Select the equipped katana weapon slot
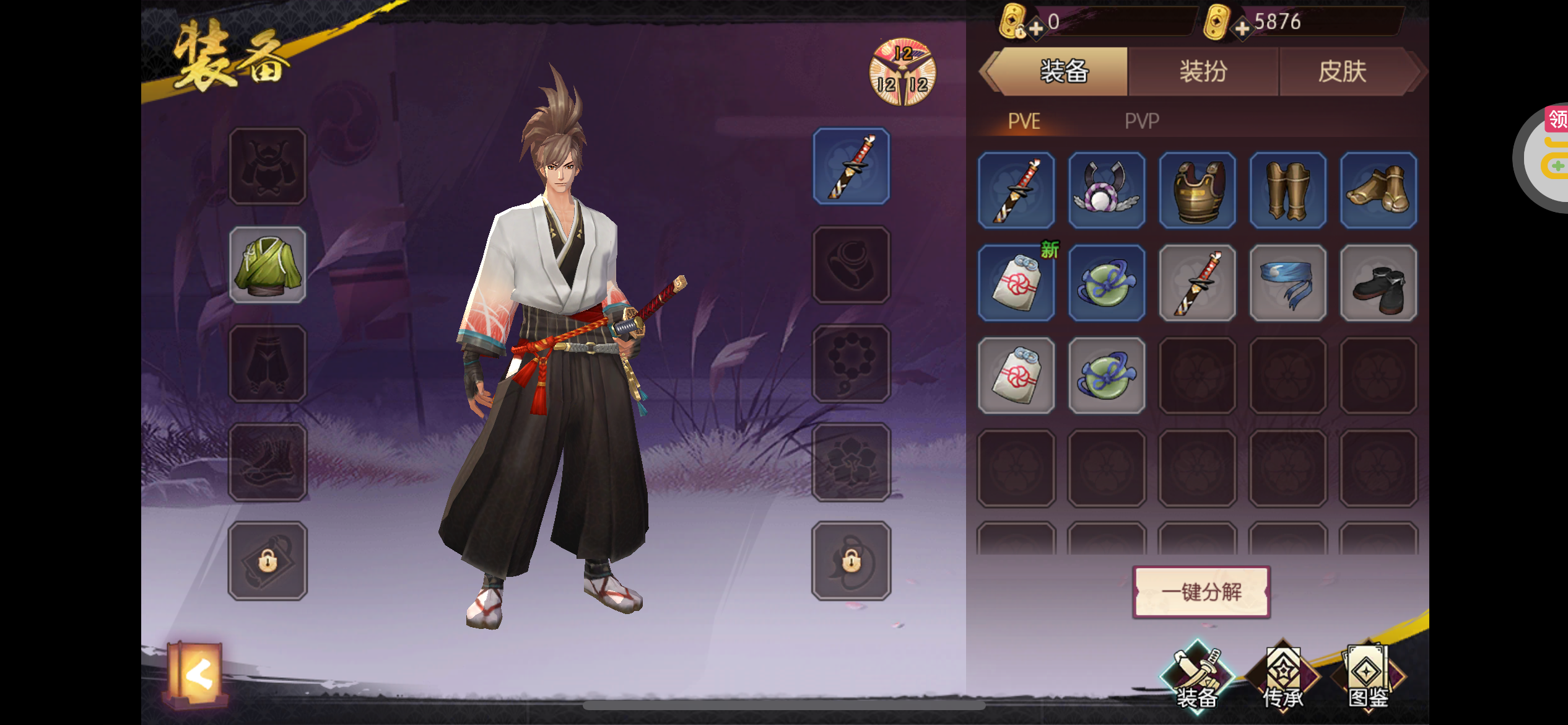 (852, 166)
